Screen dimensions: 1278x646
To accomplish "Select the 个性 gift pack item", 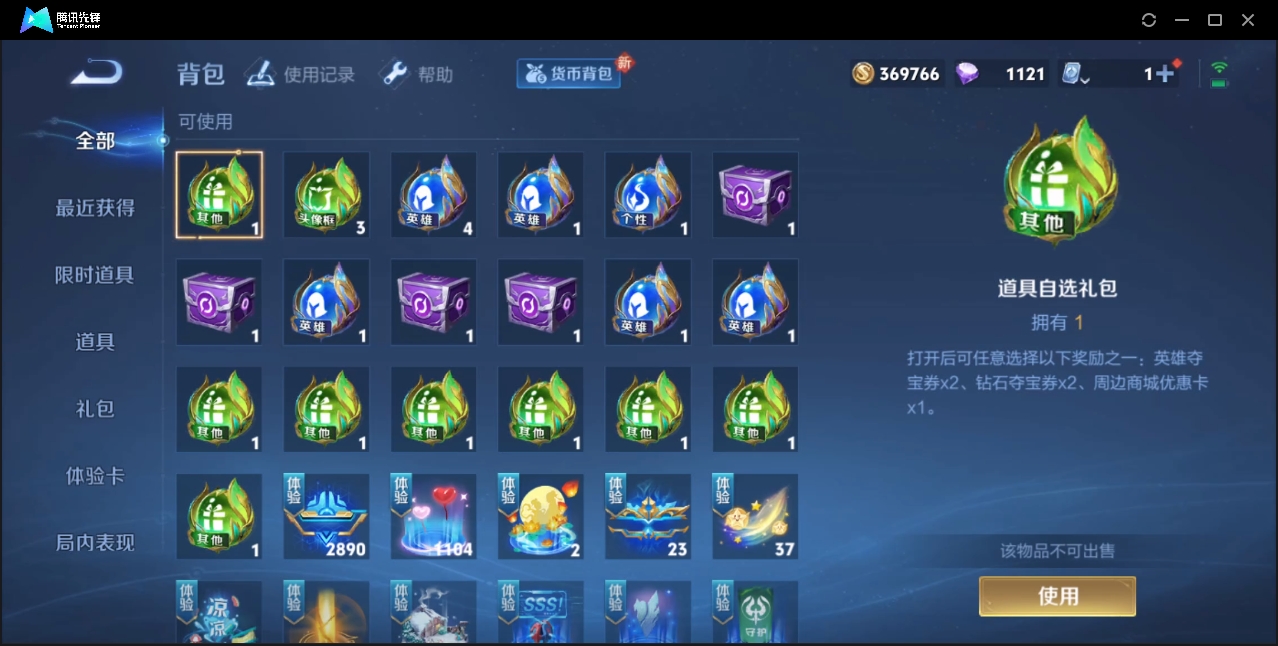I will tap(648, 195).
